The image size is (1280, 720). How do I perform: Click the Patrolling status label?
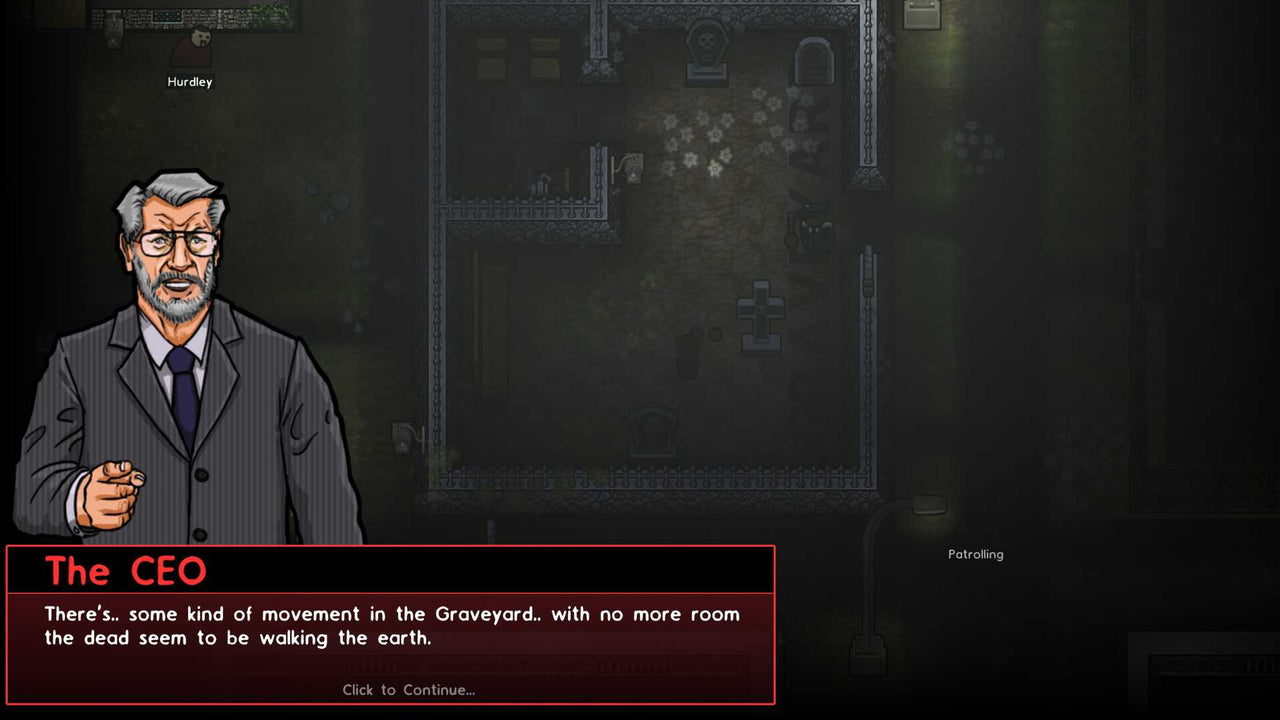tap(976, 554)
